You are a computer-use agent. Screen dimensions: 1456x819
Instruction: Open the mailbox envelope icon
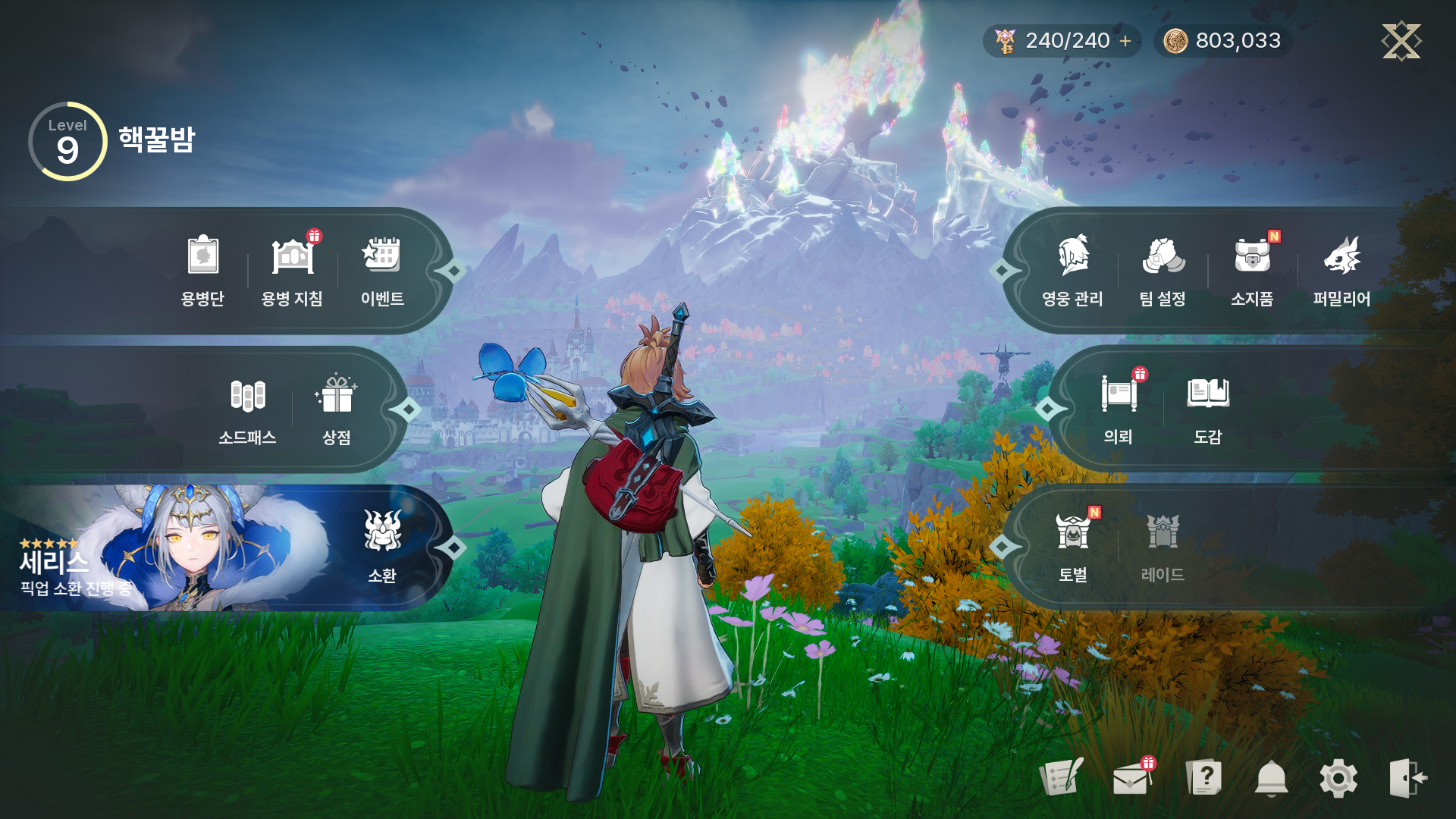tap(1131, 778)
